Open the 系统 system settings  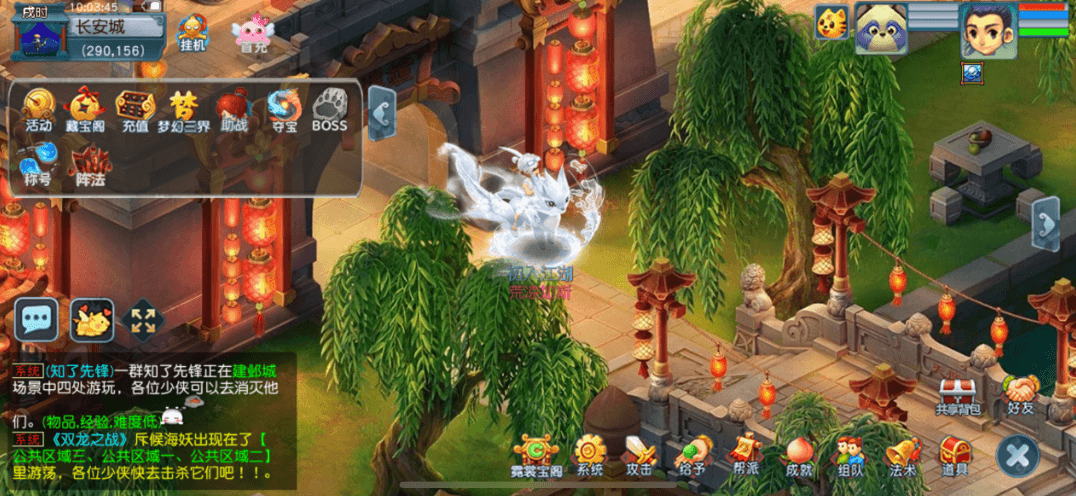[591, 457]
